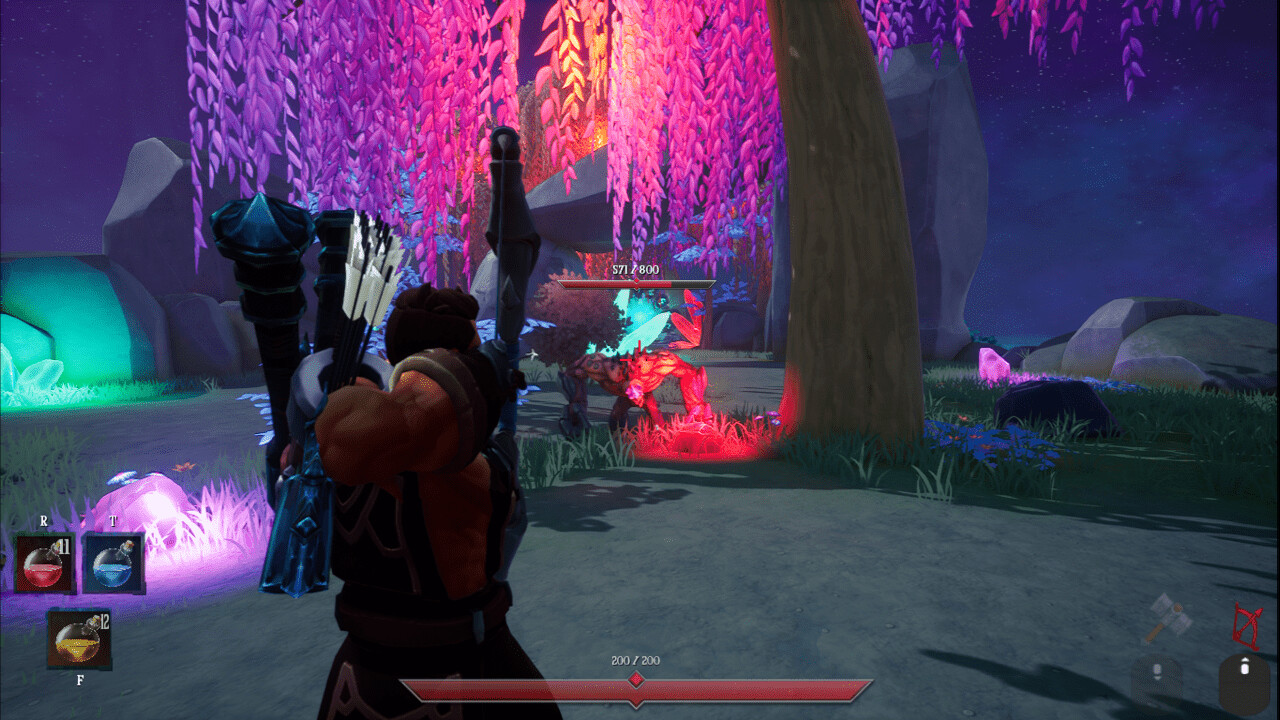
Task: Click the T keybind label above the blue potion
Action: tap(115, 521)
